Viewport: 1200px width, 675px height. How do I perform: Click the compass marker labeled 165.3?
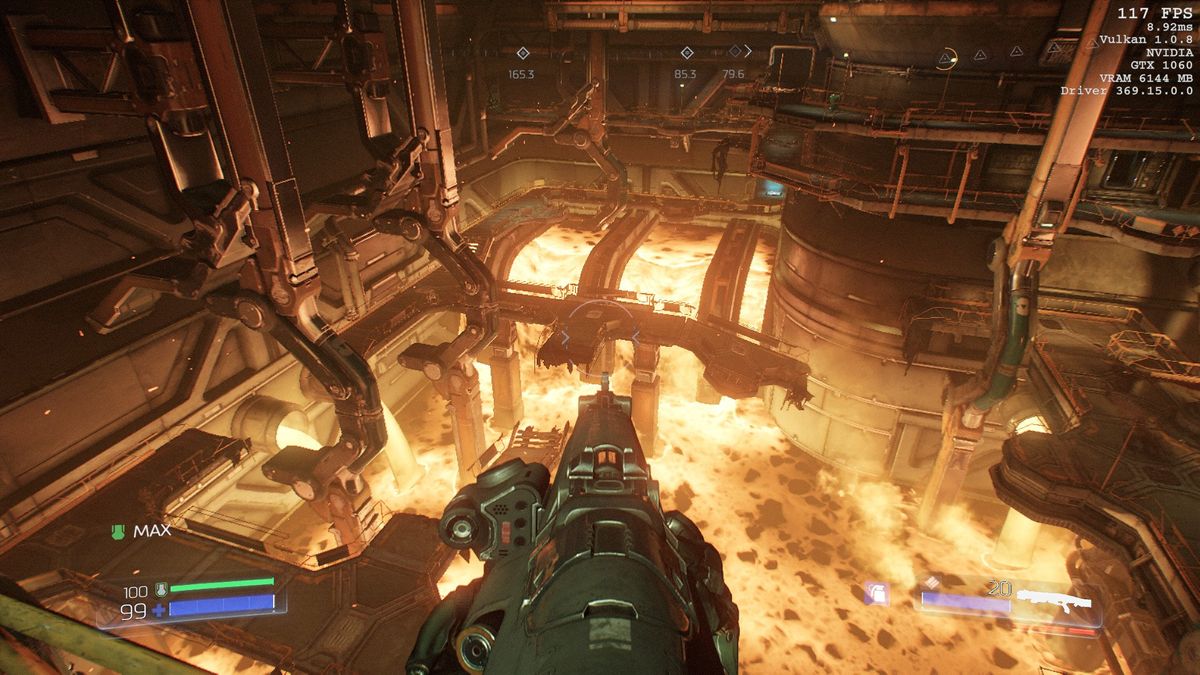521,53
